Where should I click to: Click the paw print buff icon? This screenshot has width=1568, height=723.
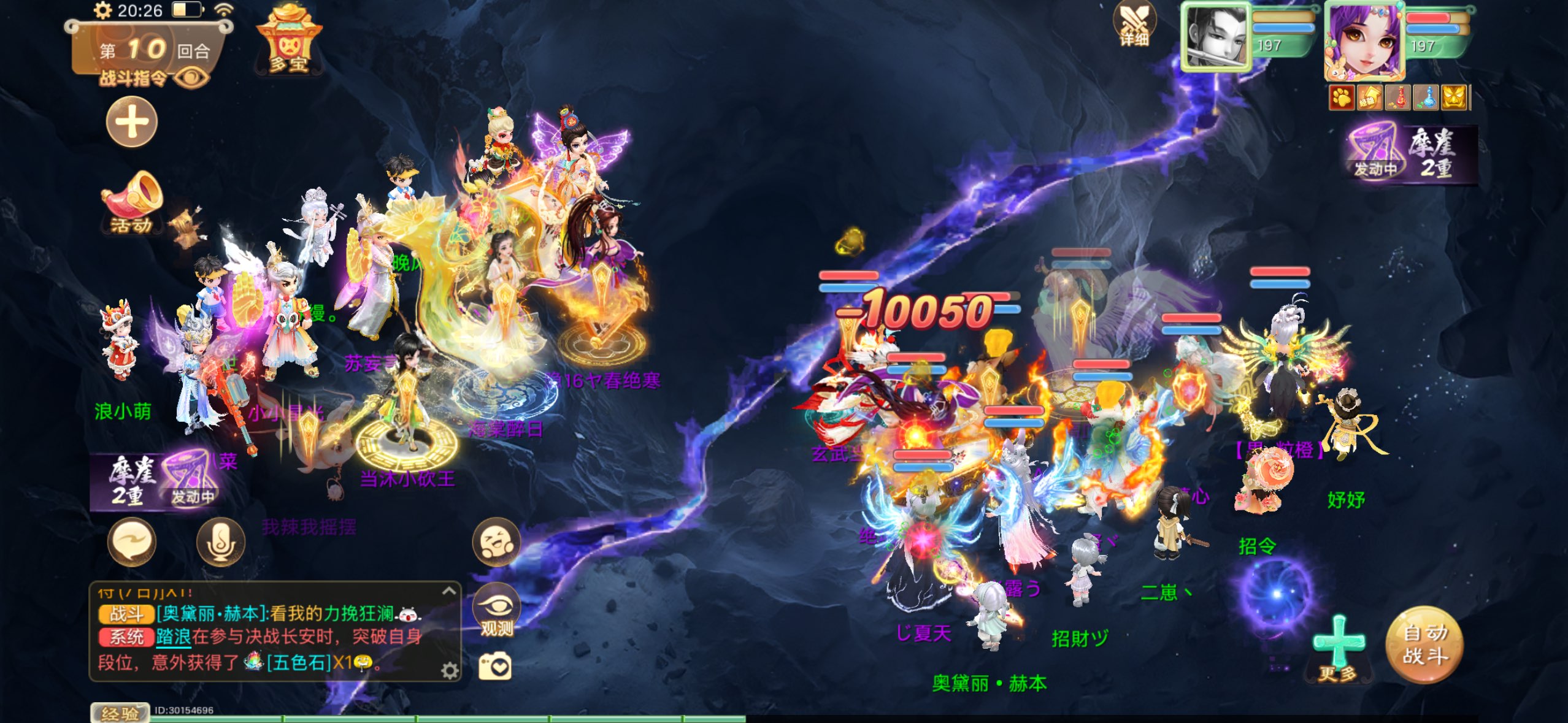(x=1342, y=98)
